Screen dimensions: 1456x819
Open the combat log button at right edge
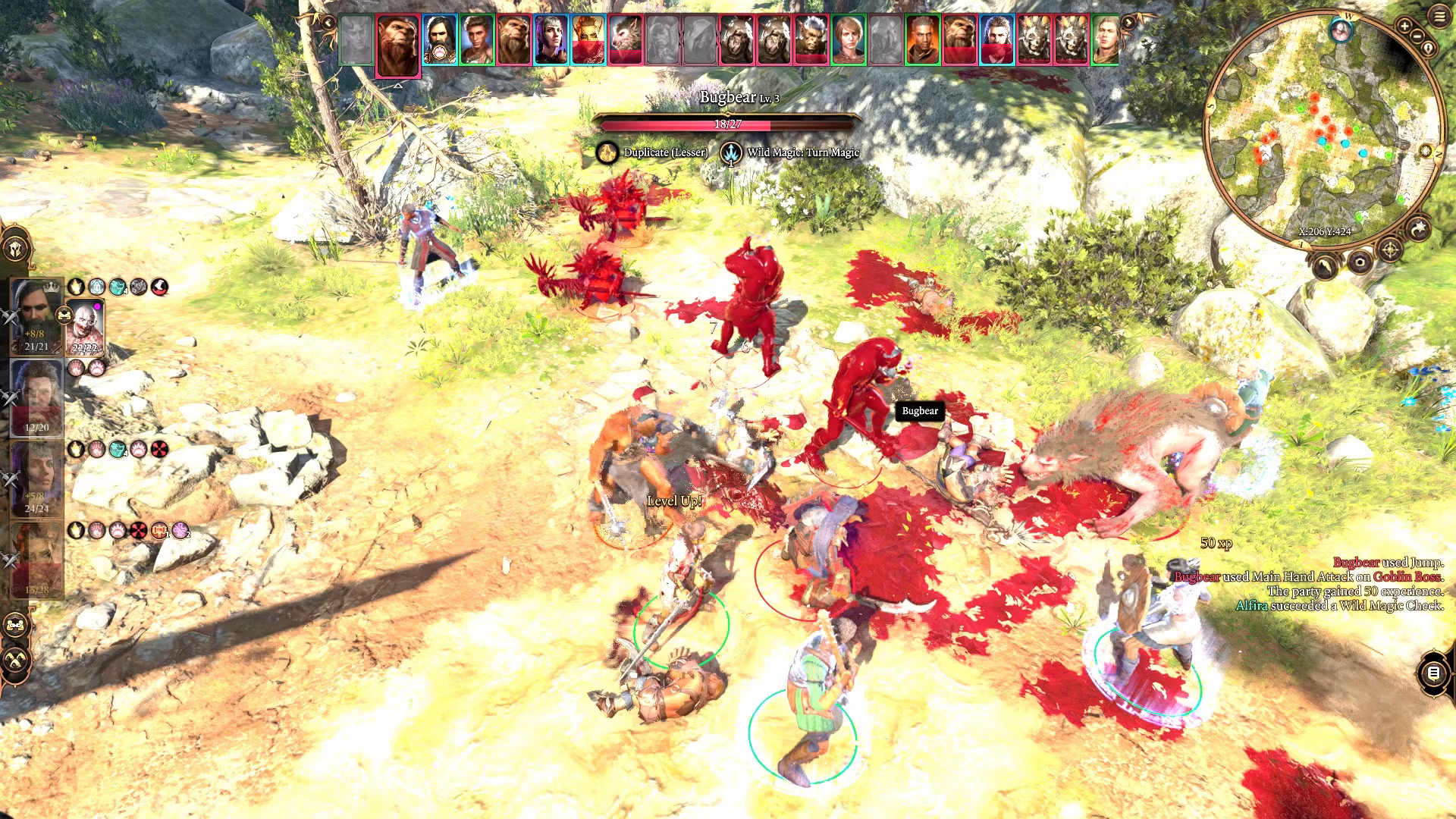1433,673
